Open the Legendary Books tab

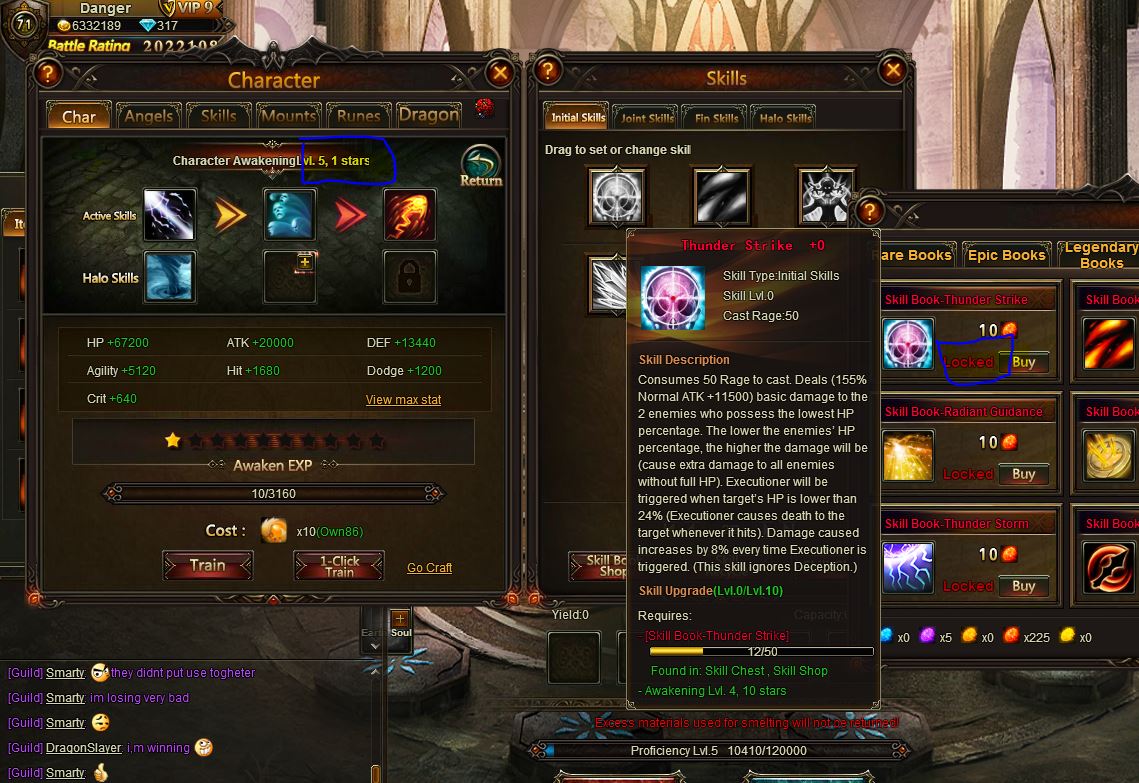coord(1100,254)
